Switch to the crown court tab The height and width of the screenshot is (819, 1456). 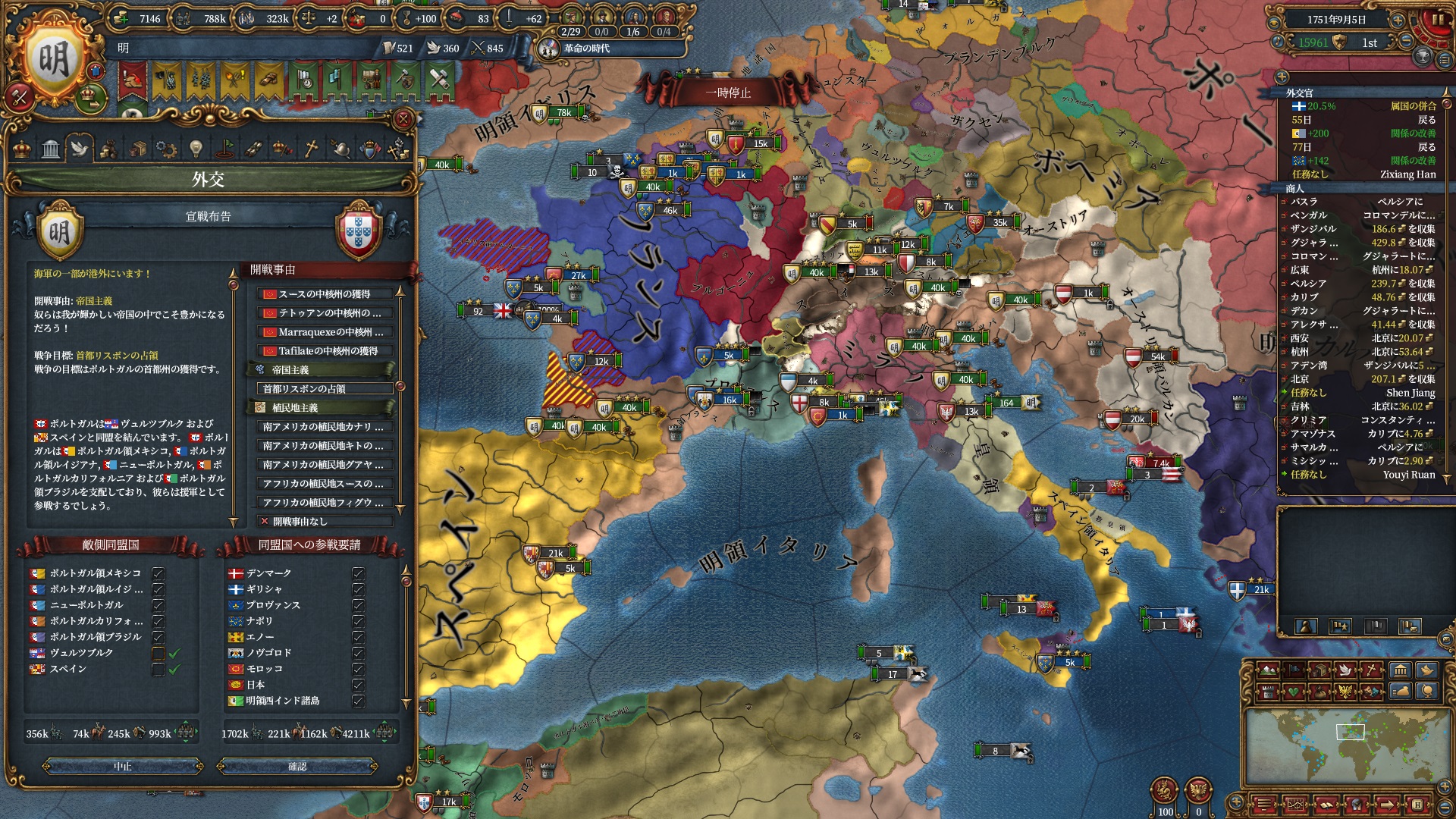pos(23,148)
